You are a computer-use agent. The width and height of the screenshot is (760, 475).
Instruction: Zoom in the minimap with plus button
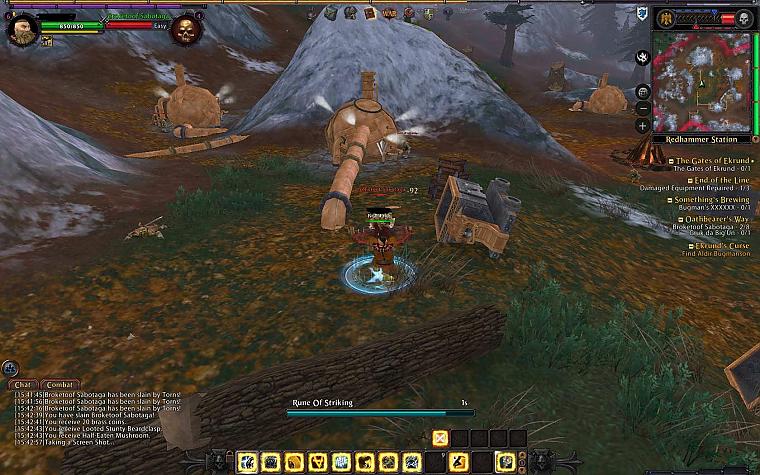643,126
